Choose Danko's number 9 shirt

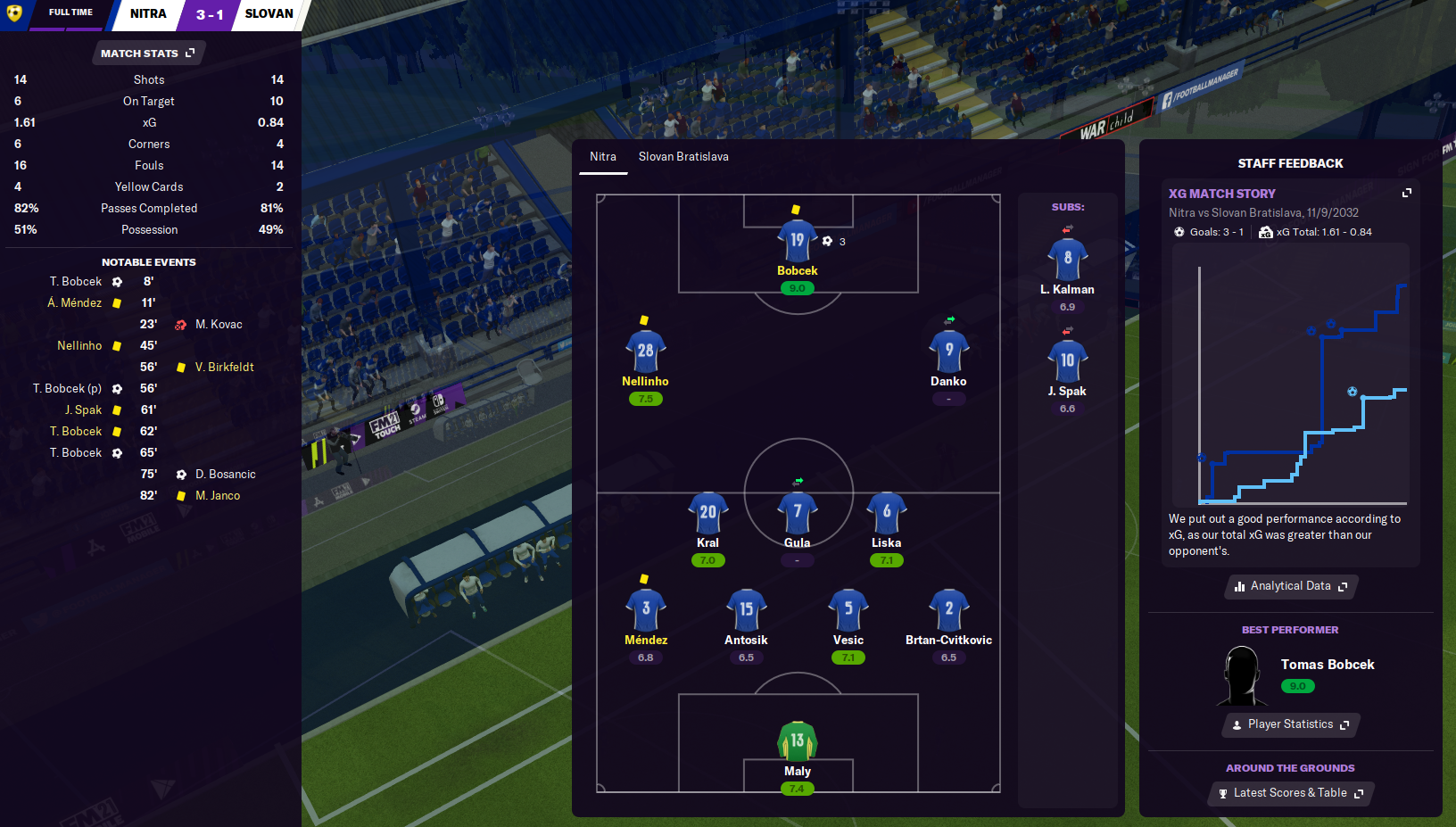948,351
